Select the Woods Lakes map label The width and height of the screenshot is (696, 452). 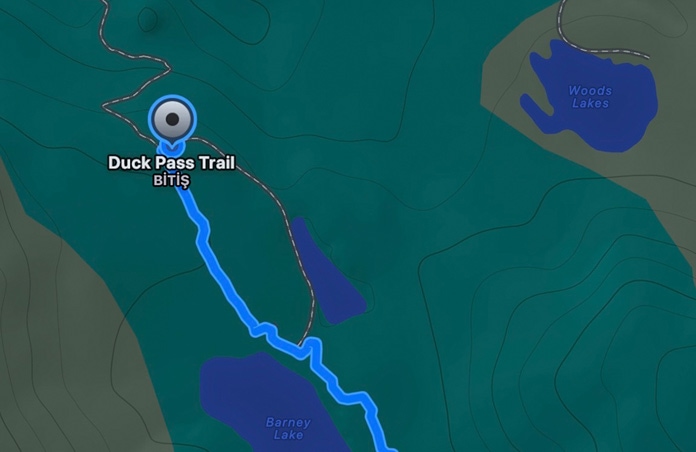(589, 97)
